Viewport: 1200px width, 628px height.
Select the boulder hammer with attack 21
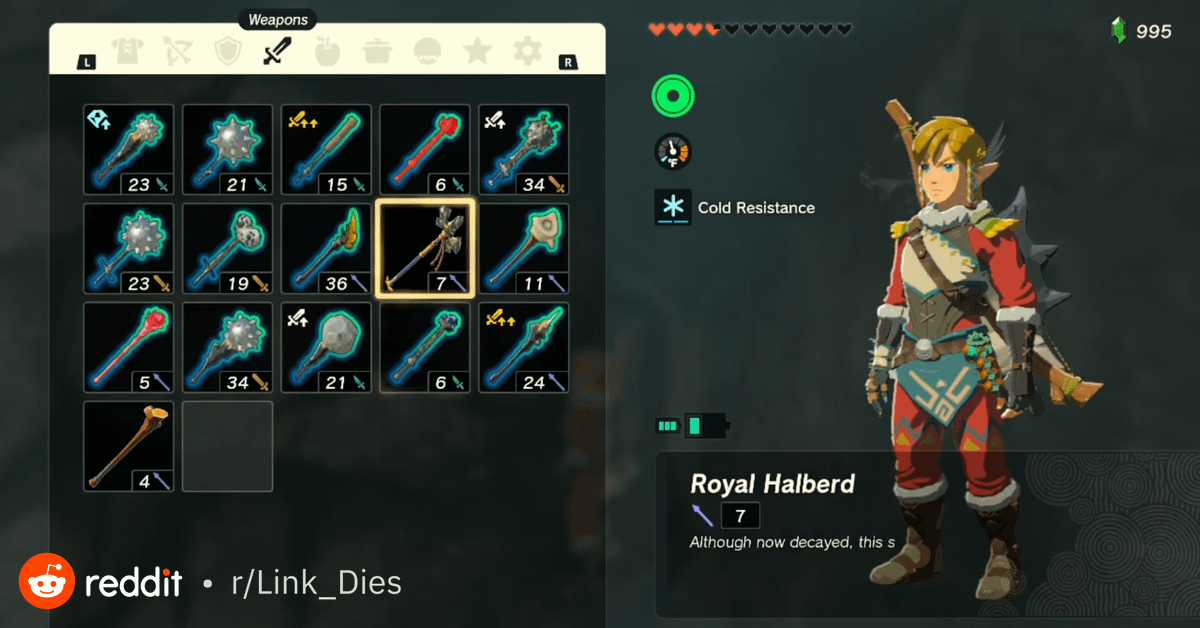pyautogui.click(x=326, y=347)
